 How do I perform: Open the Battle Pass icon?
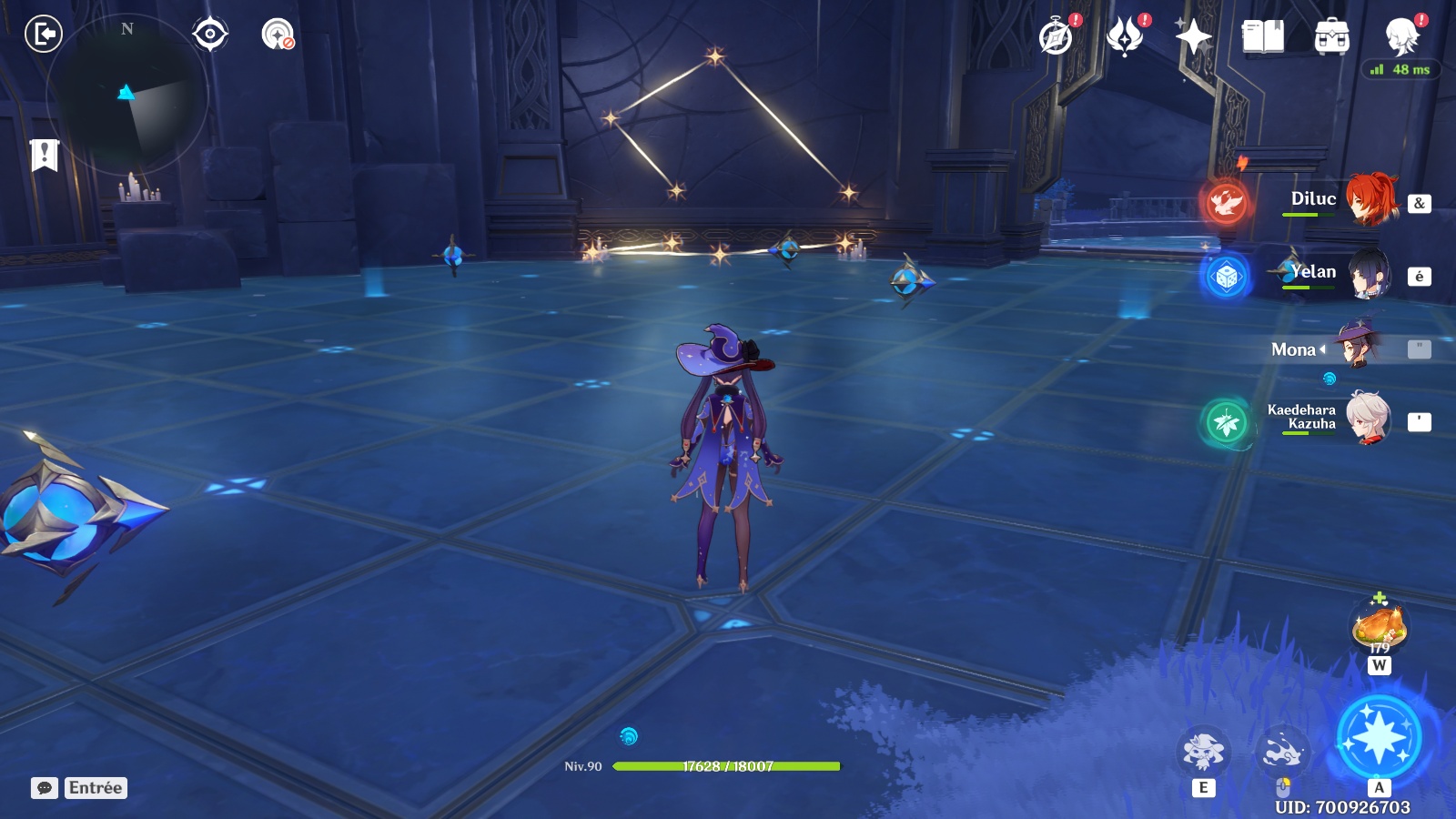[1125, 37]
